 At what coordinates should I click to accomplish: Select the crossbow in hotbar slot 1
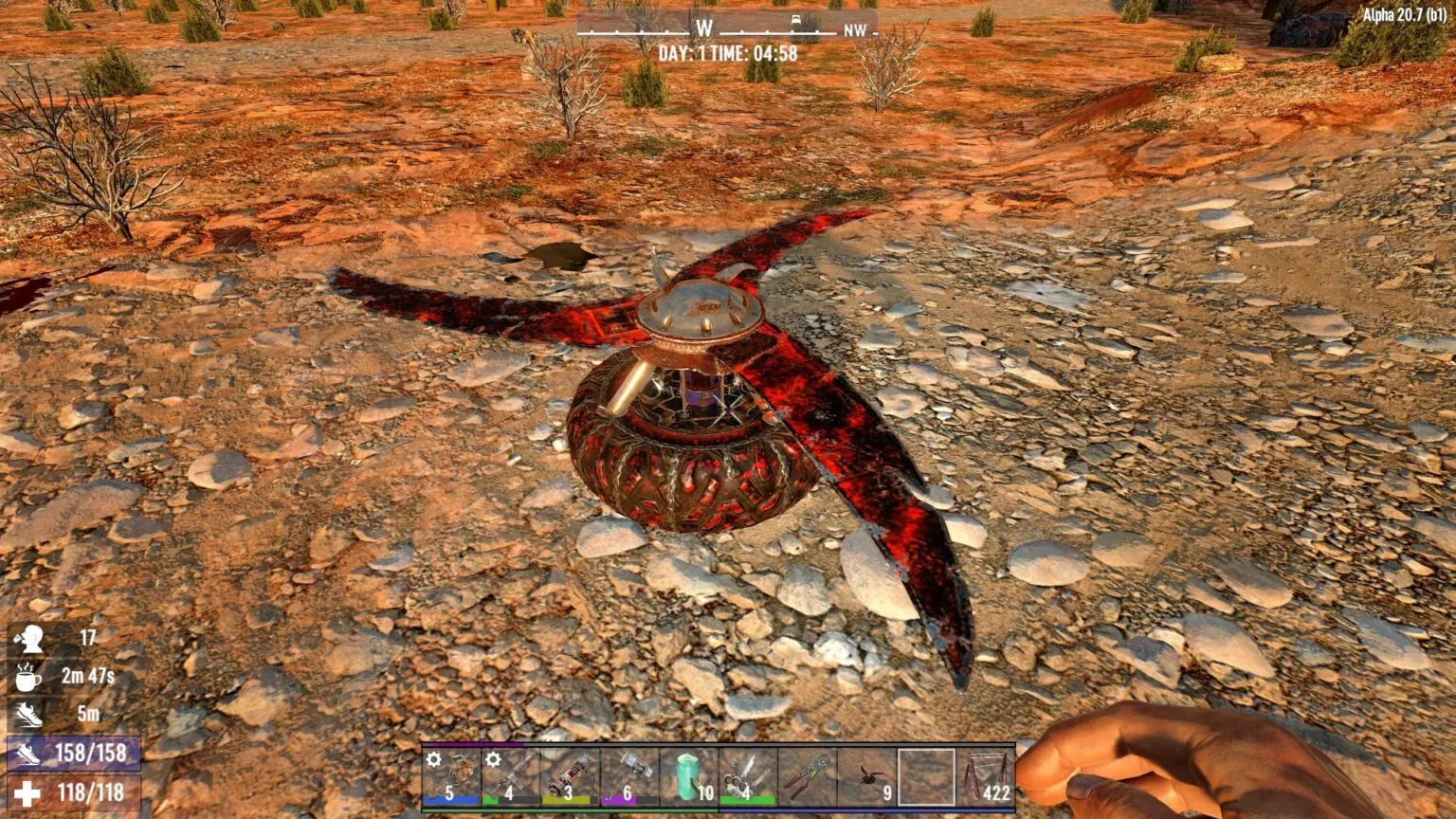click(452, 777)
